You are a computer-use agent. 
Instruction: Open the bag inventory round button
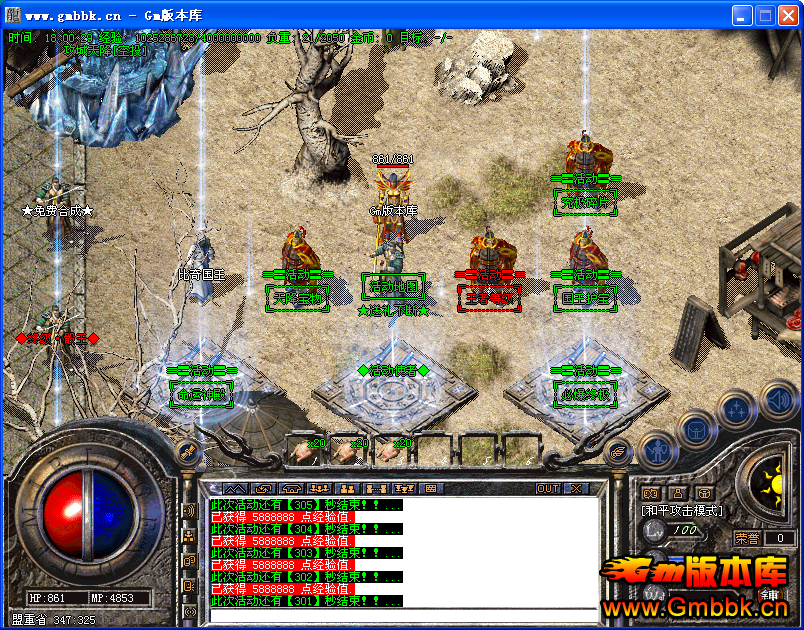[695, 430]
